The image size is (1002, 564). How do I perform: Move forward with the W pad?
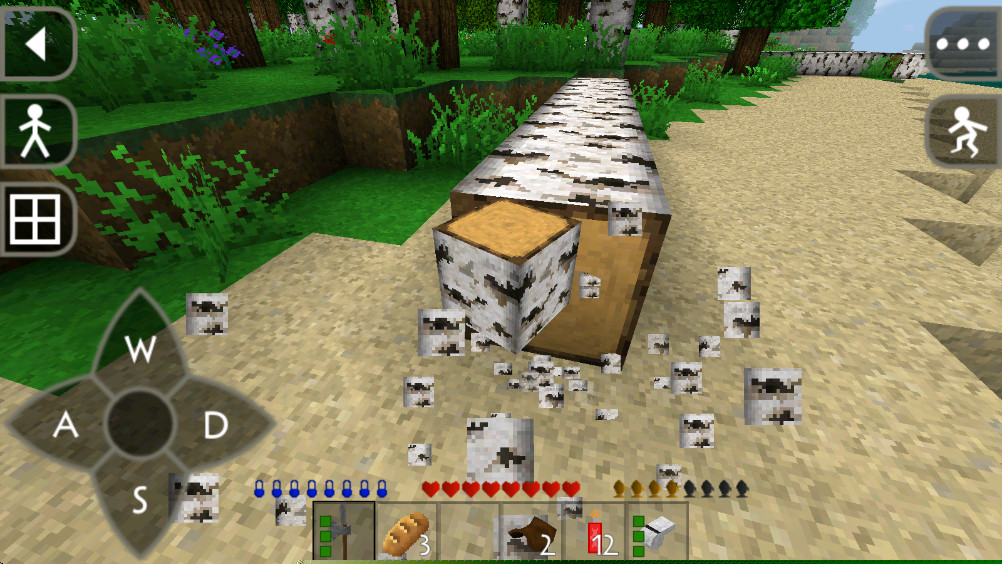[140, 348]
